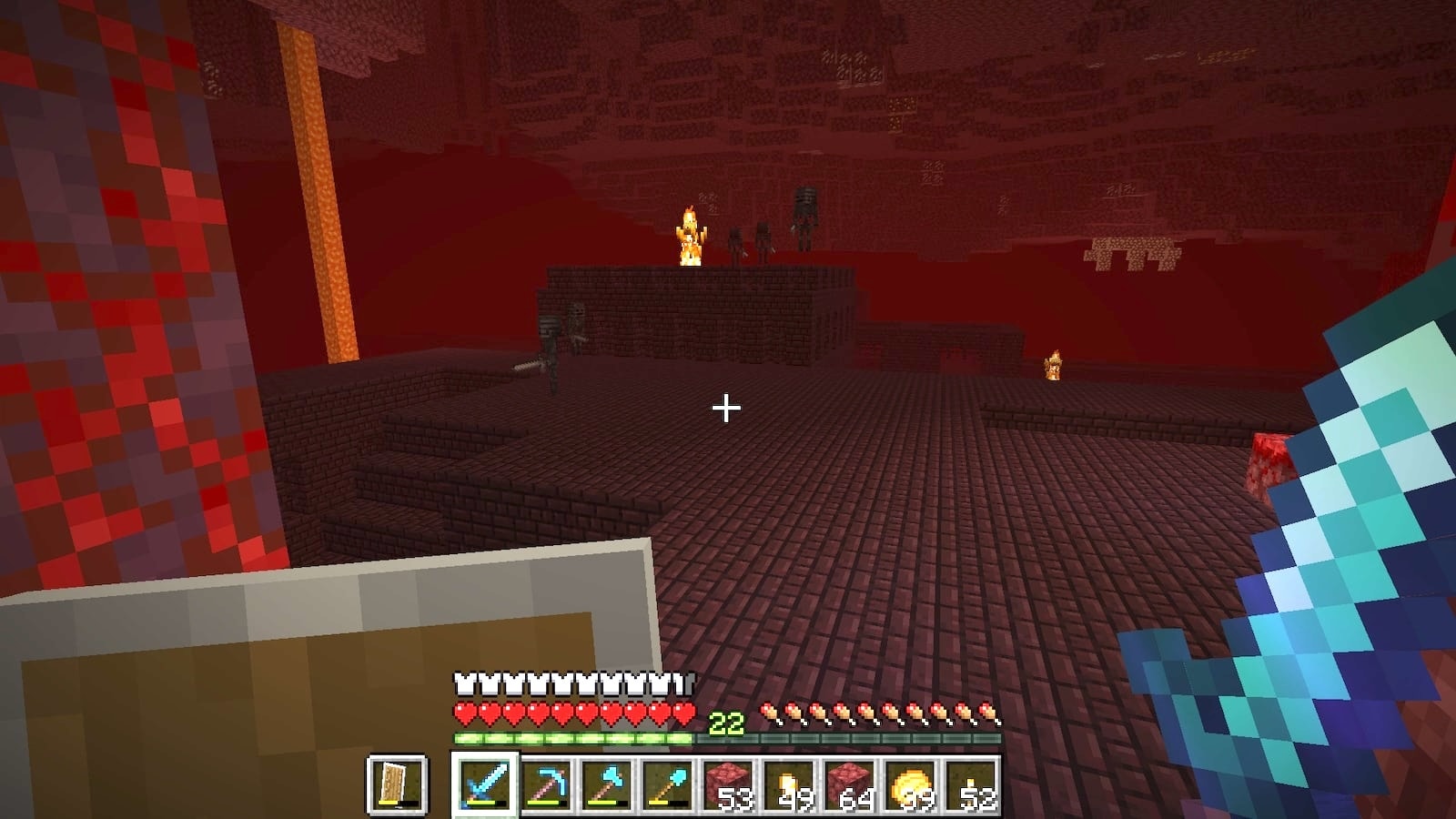Select the round golden item stack of 39

click(x=912, y=784)
